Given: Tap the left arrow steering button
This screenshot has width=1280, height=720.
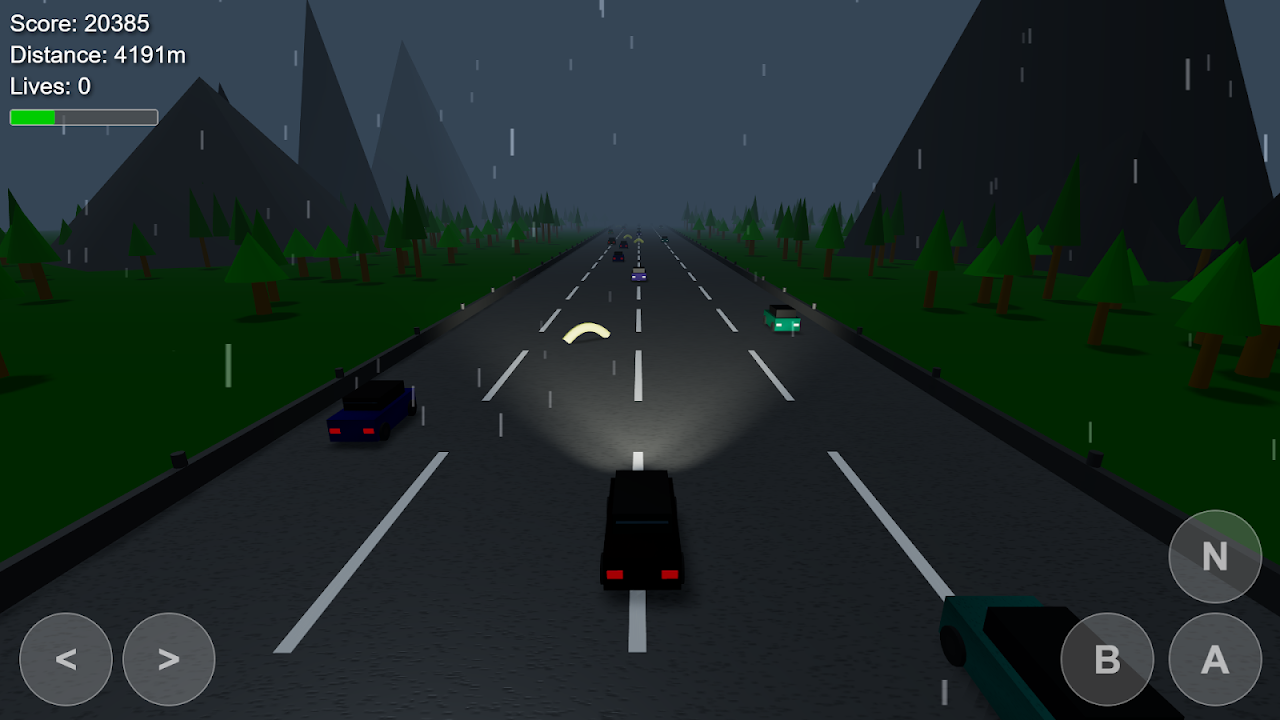Looking at the screenshot, I should pyautogui.click(x=66, y=659).
